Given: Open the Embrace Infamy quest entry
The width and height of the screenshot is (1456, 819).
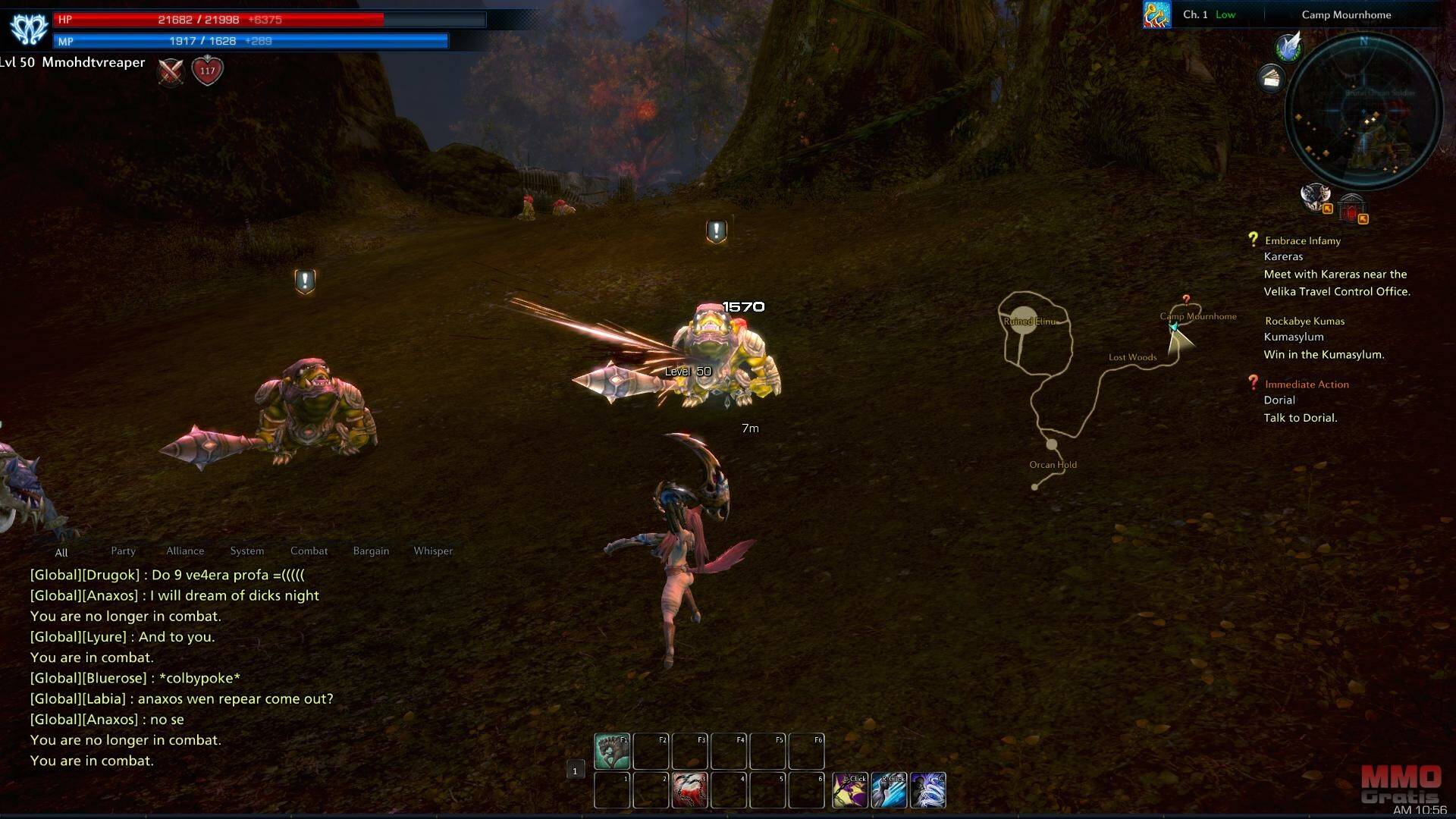Looking at the screenshot, I should coord(1302,241).
